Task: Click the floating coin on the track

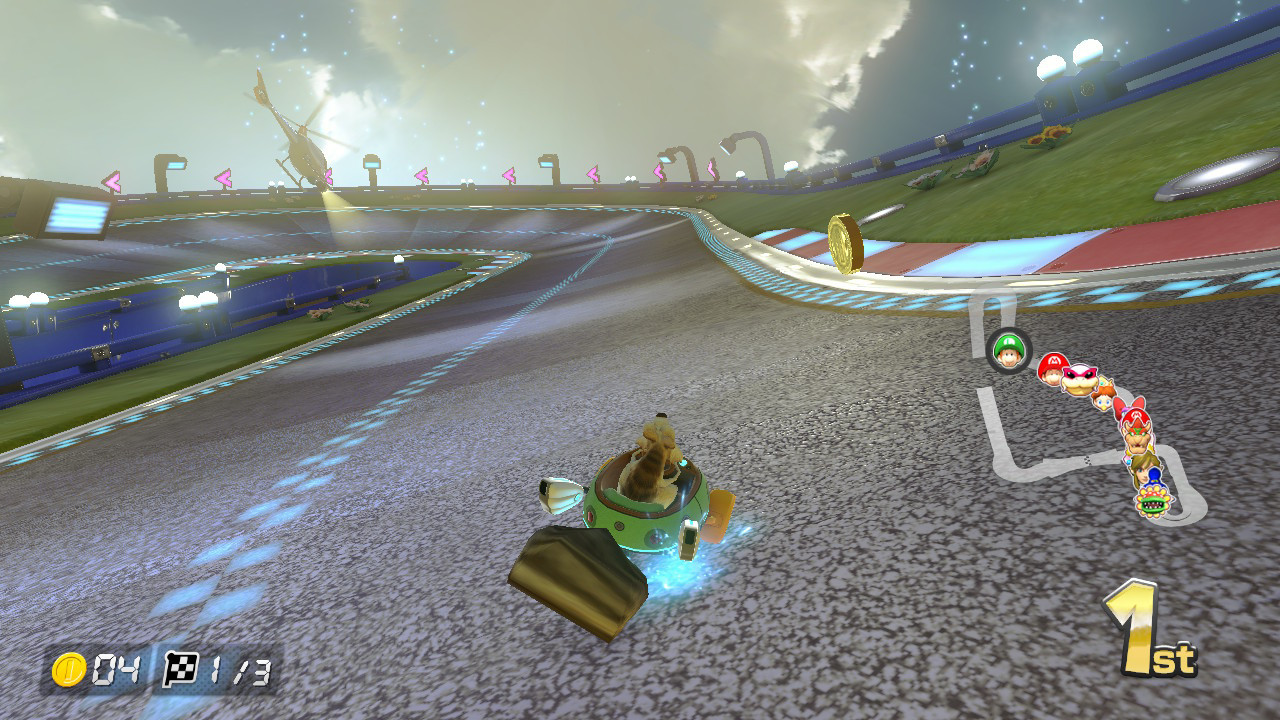Action: click(x=845, y=242)
